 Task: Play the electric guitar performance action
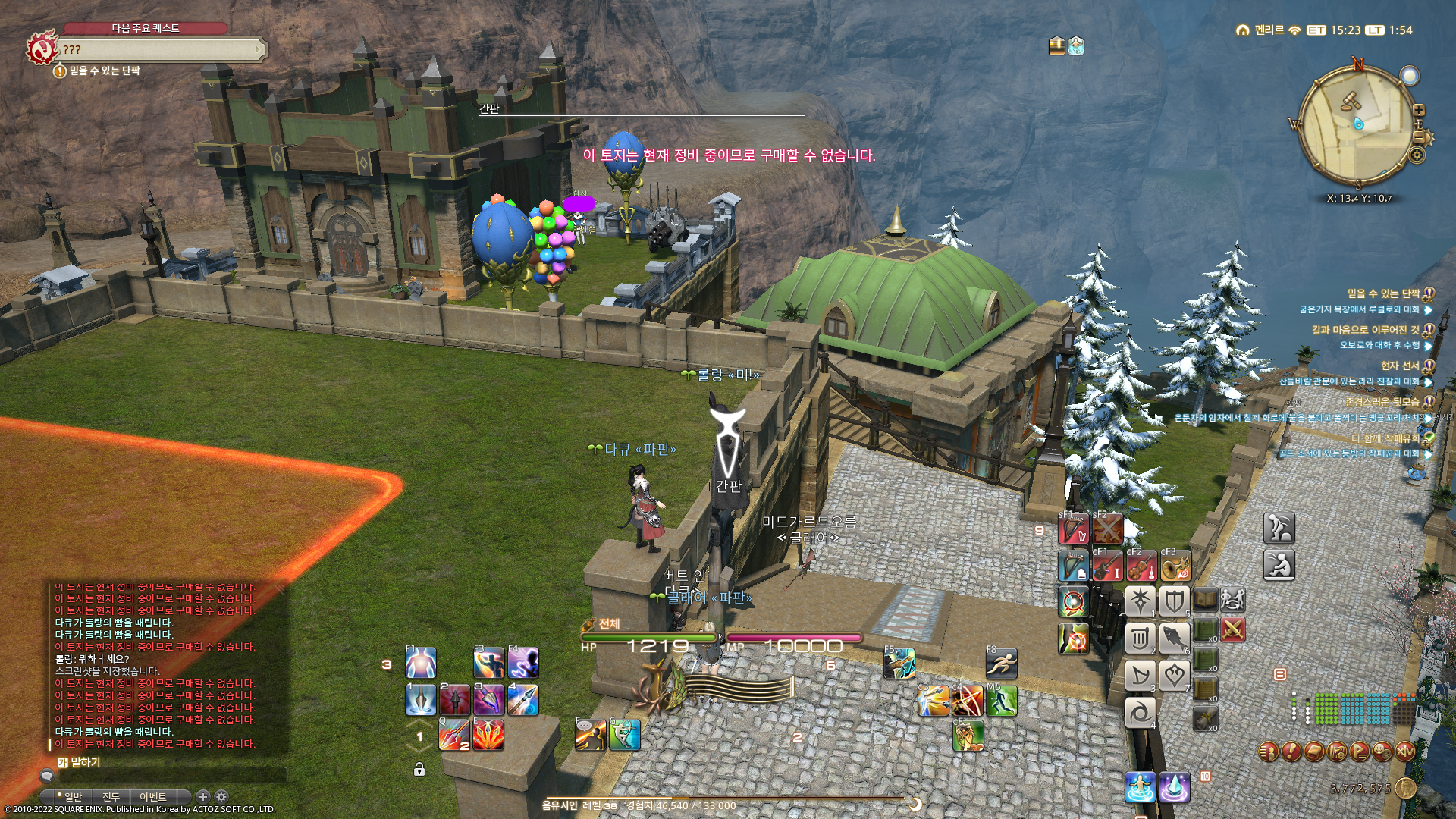click(1106, 567)
